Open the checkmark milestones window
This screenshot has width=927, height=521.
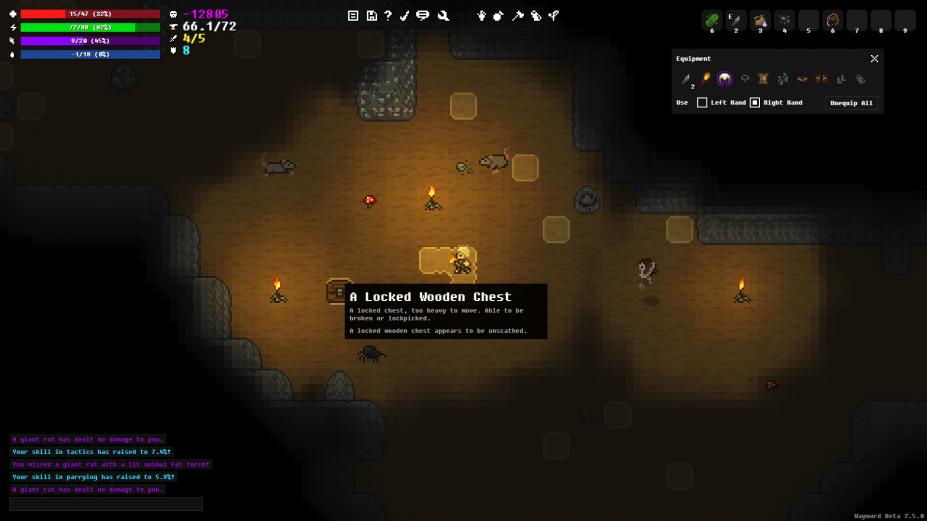tap(405, 16)
